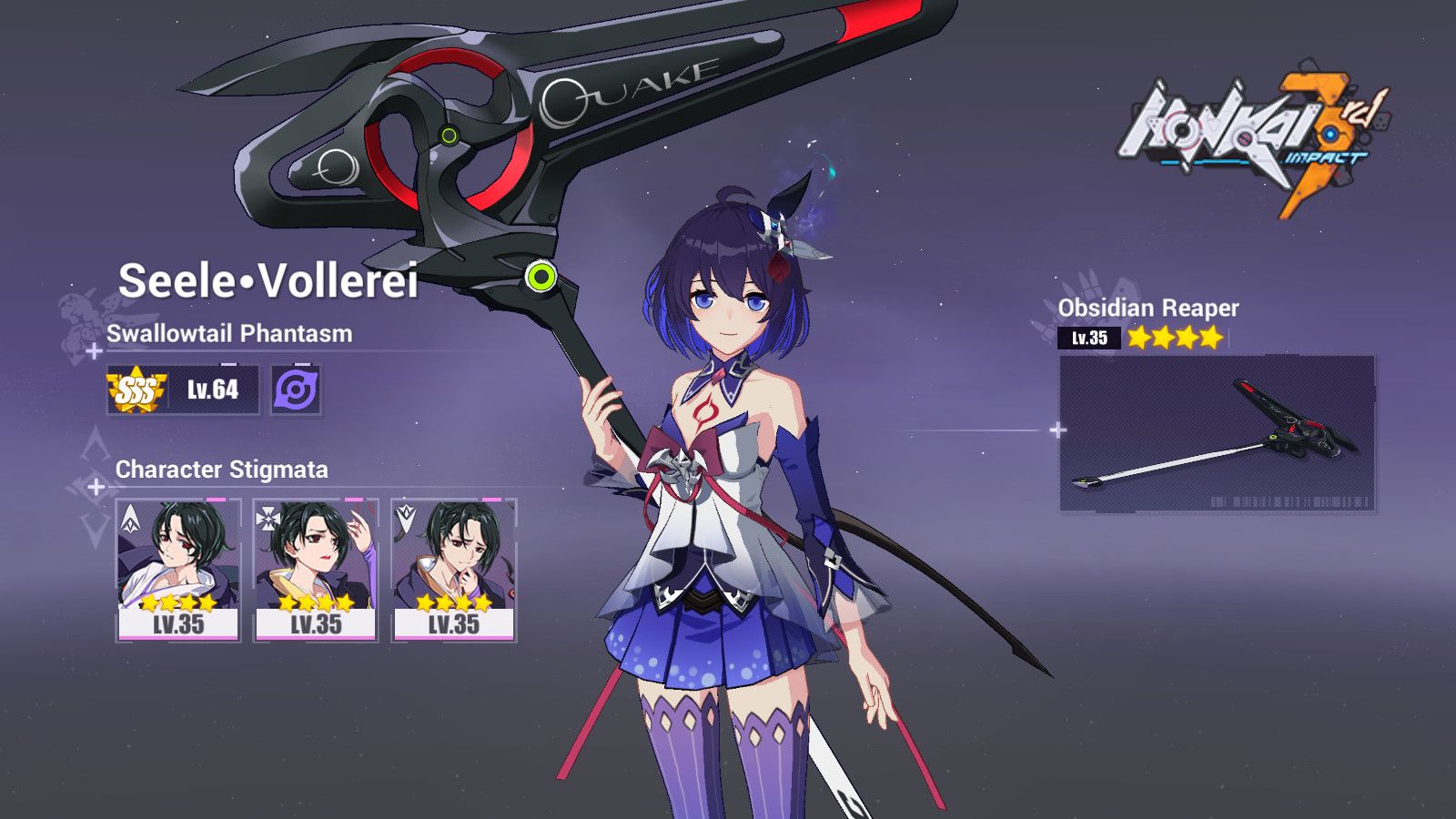Screen dimensions: 1456x819
Task: Click the middle-slot cross icon on second stigma card
Action: pyautogui.click(x=267, y=518)
